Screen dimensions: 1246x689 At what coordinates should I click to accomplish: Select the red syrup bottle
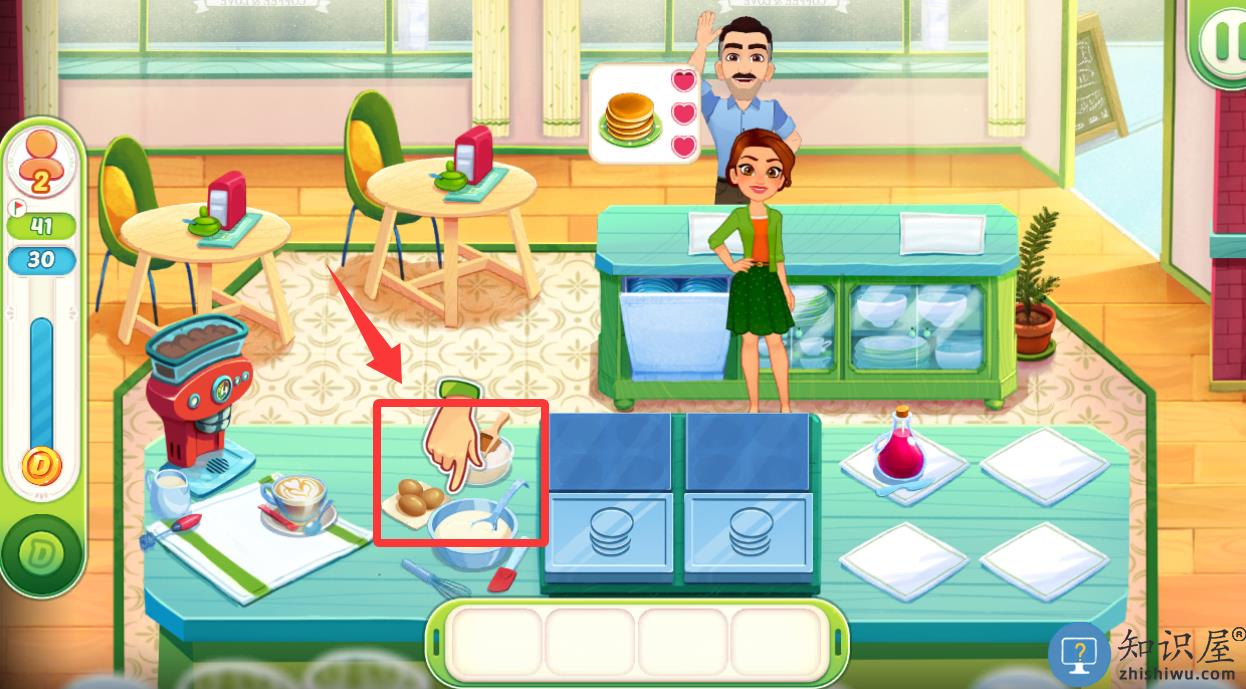(x=899, y=450)
